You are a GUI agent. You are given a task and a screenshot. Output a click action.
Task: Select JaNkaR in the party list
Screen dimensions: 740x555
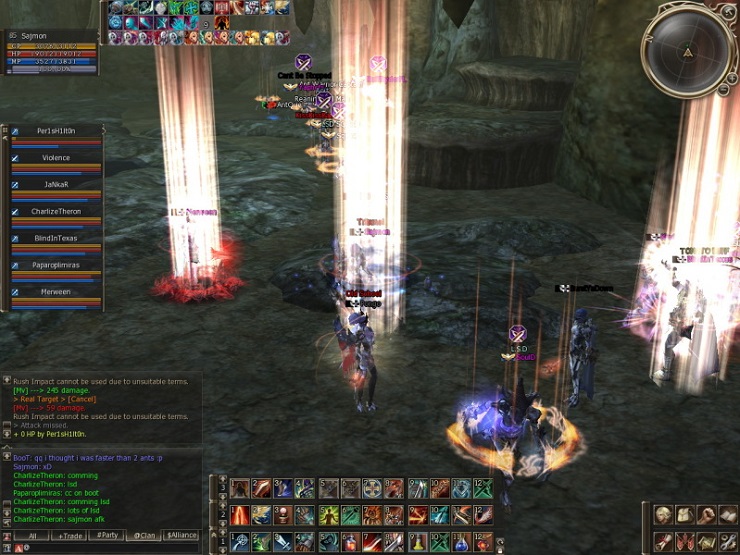pyautogui.click(x=56, y=185)
